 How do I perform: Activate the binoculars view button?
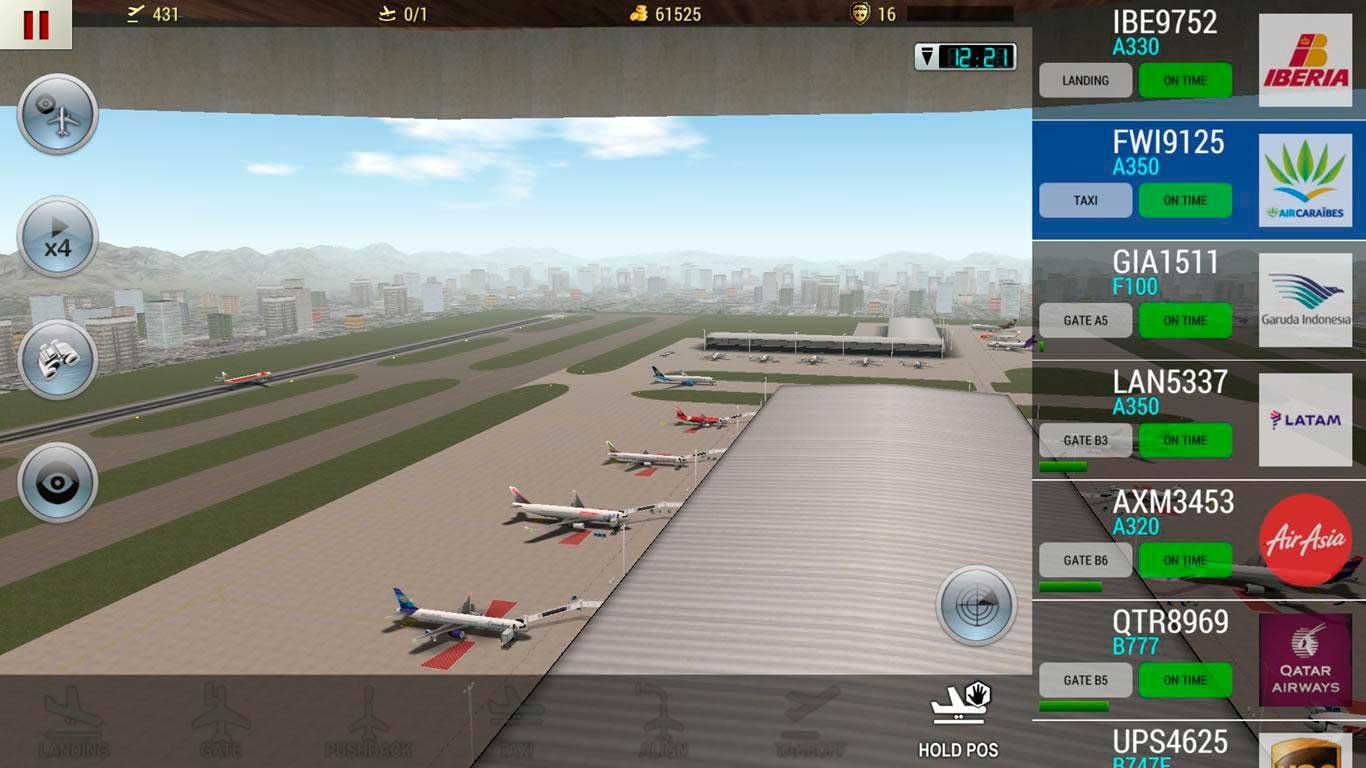click(58, 360)
